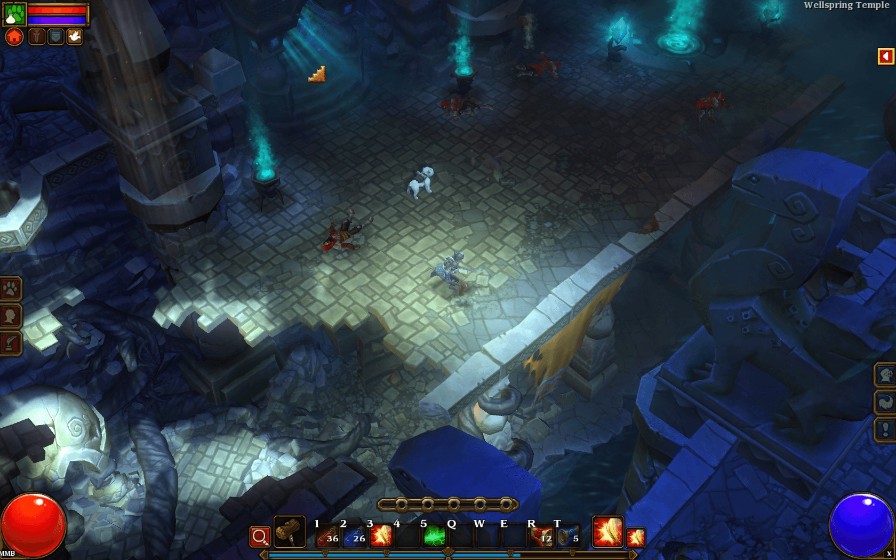Open the quest log exclamation mark button
Image resolution: width=896 pixels, height=560 pixels.
pyautogui.click(x=885, y=430)
